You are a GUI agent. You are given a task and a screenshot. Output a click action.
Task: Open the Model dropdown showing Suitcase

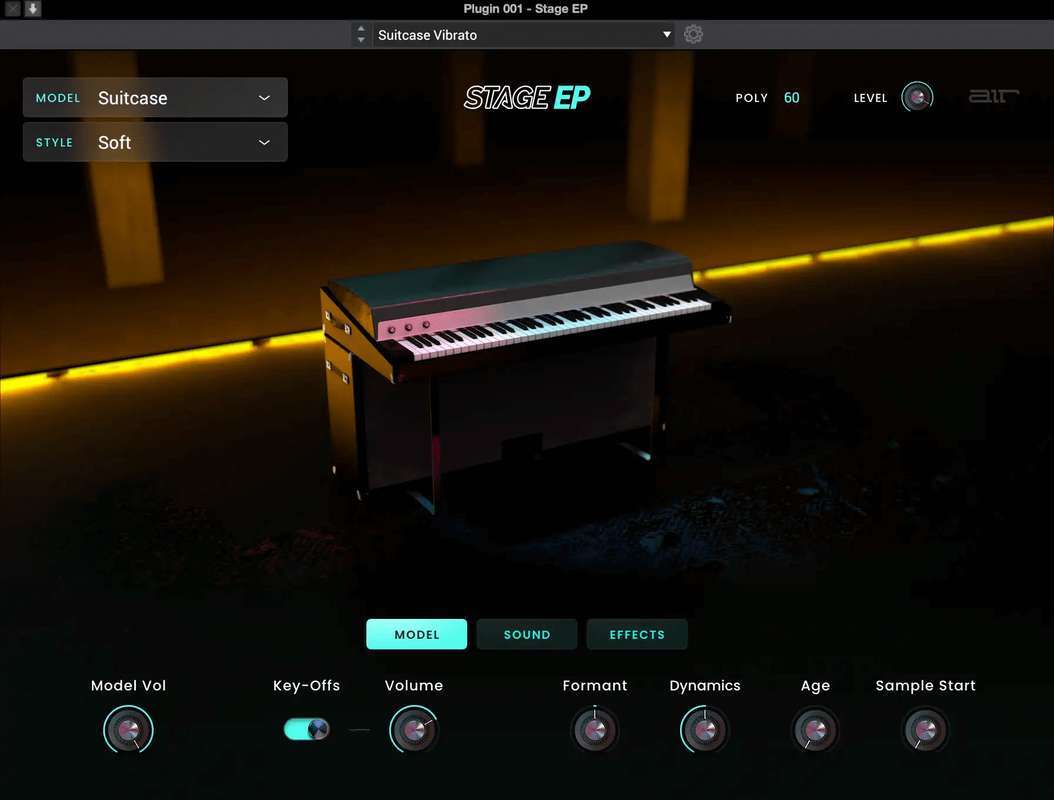(x=155, y=98)
